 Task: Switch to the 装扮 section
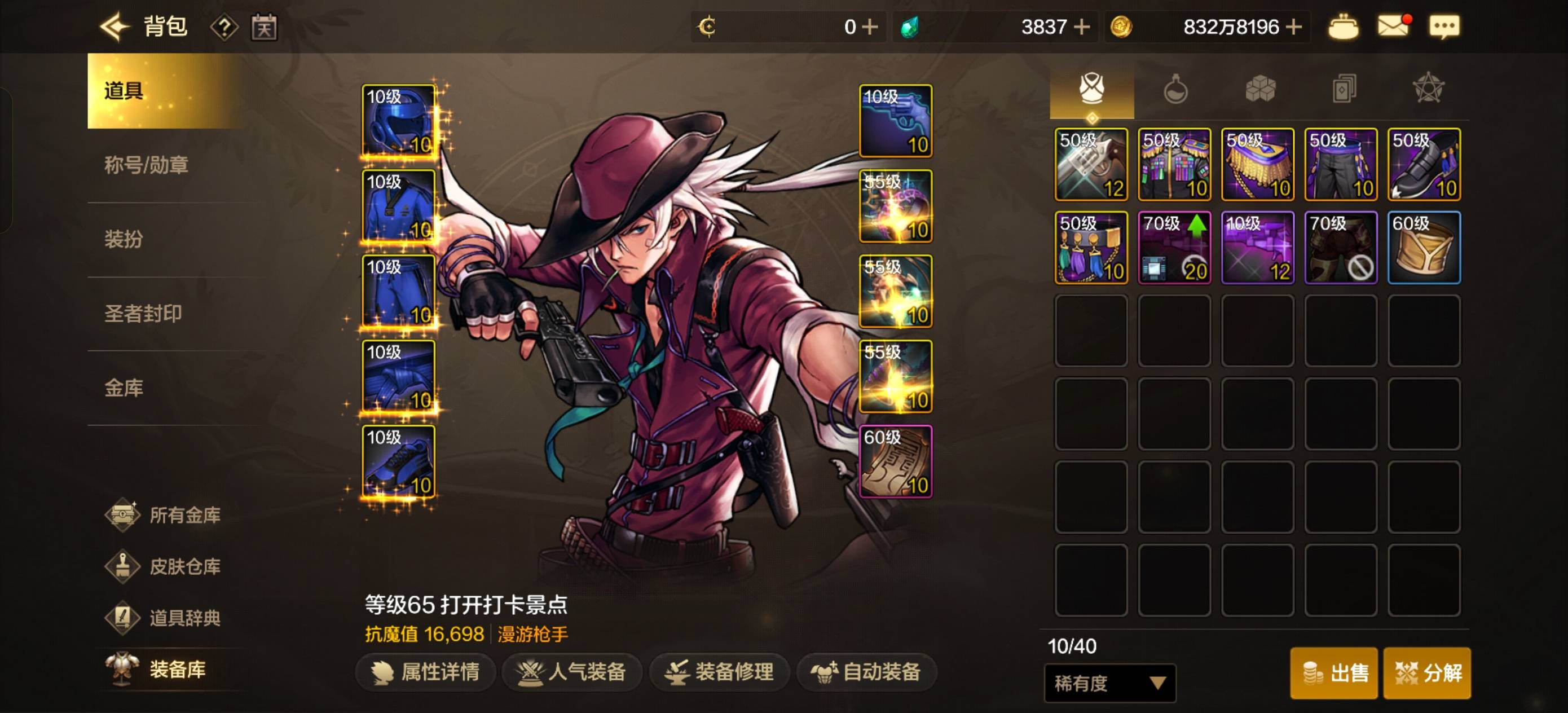coord(124,239)
